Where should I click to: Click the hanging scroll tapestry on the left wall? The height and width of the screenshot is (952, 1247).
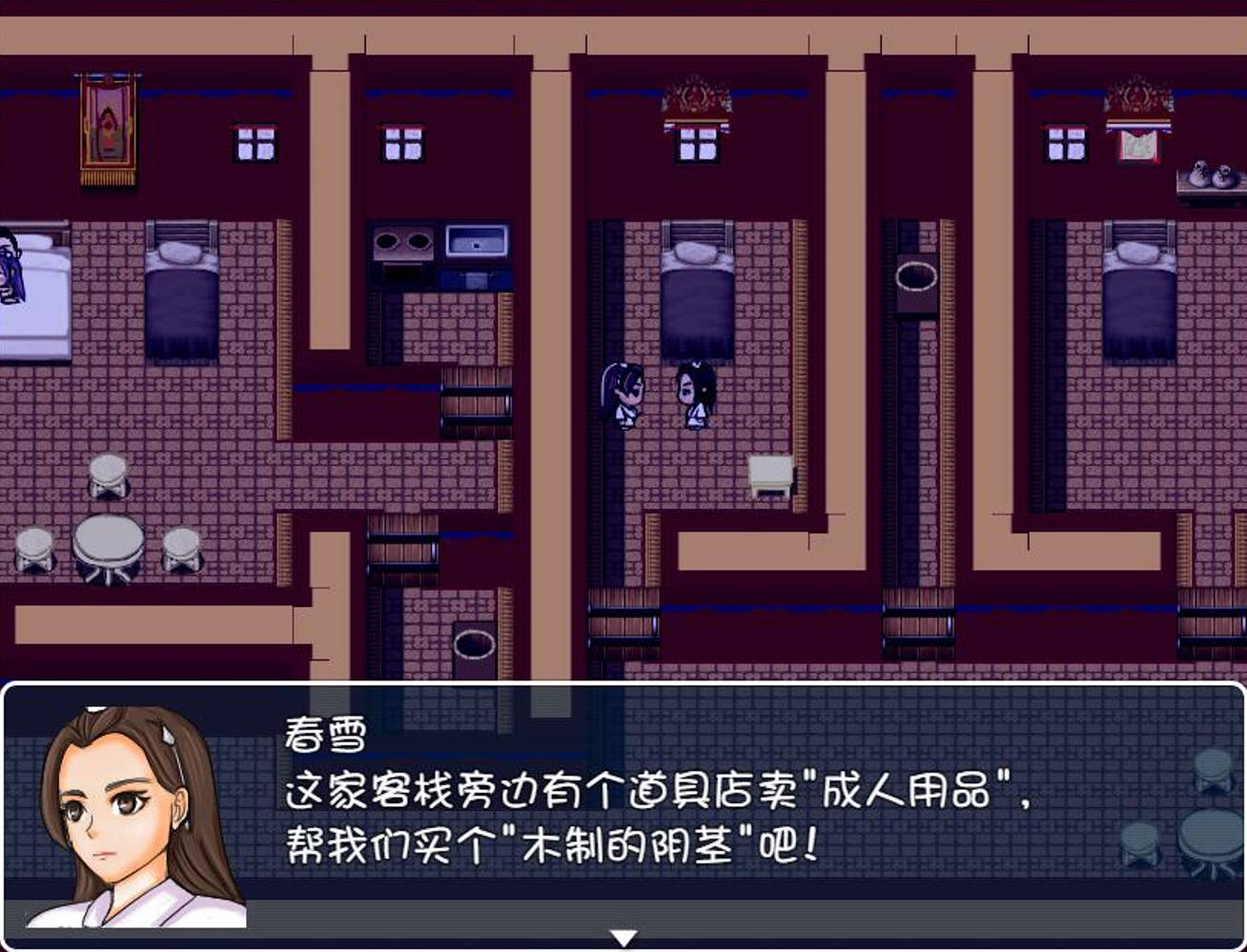point(106,124)
